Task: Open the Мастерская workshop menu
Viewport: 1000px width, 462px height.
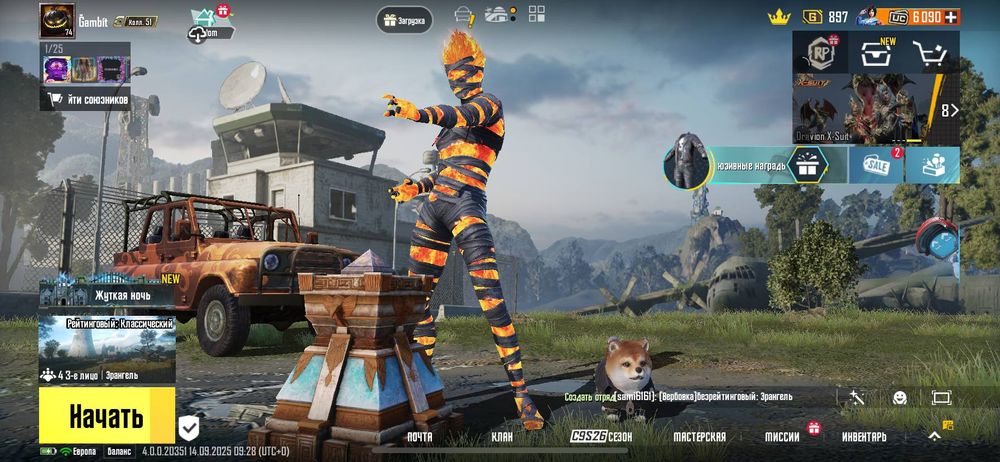Action: coord(699,437)
